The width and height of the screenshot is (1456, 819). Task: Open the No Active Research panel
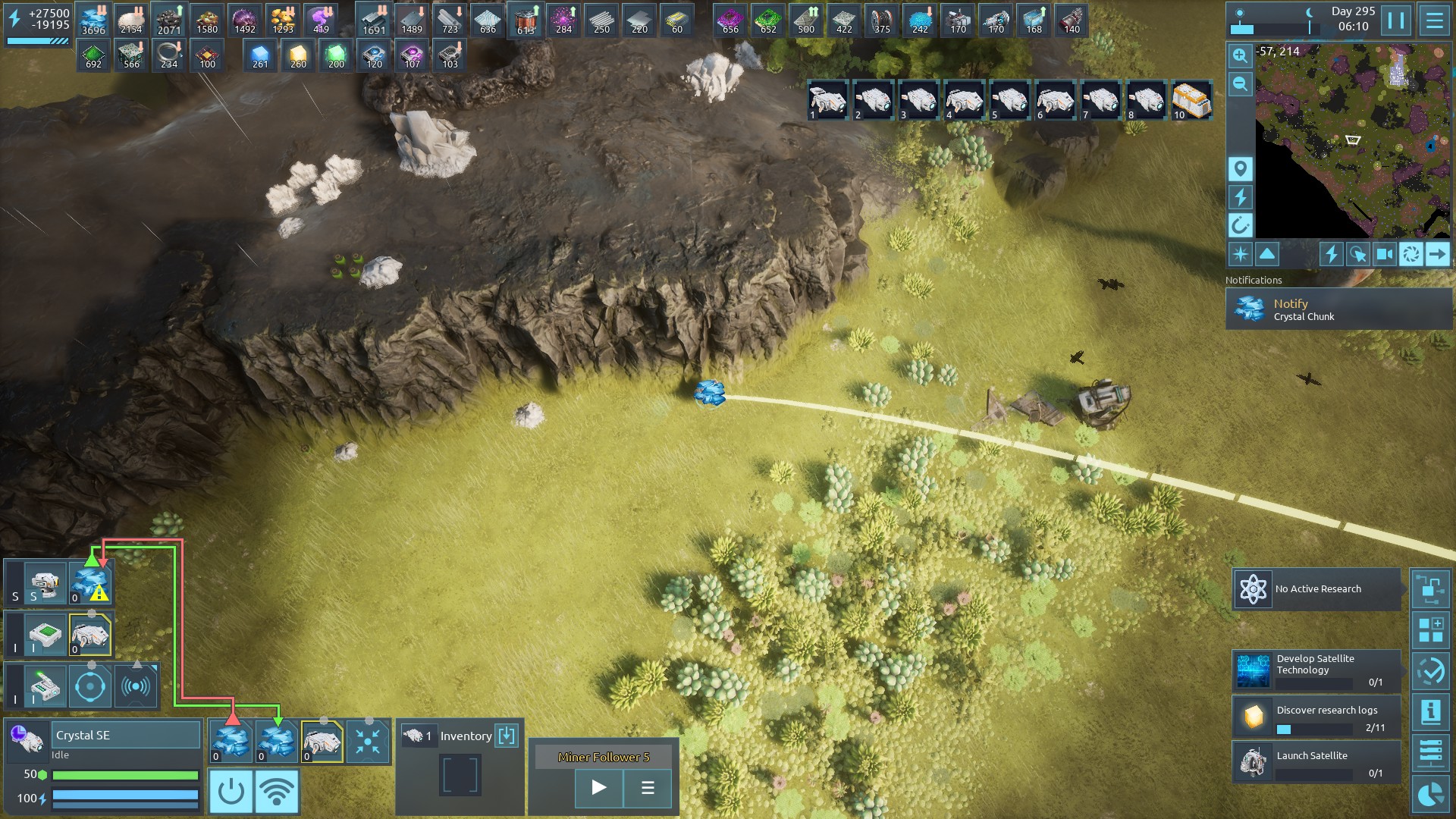(x=1317, y=589)
